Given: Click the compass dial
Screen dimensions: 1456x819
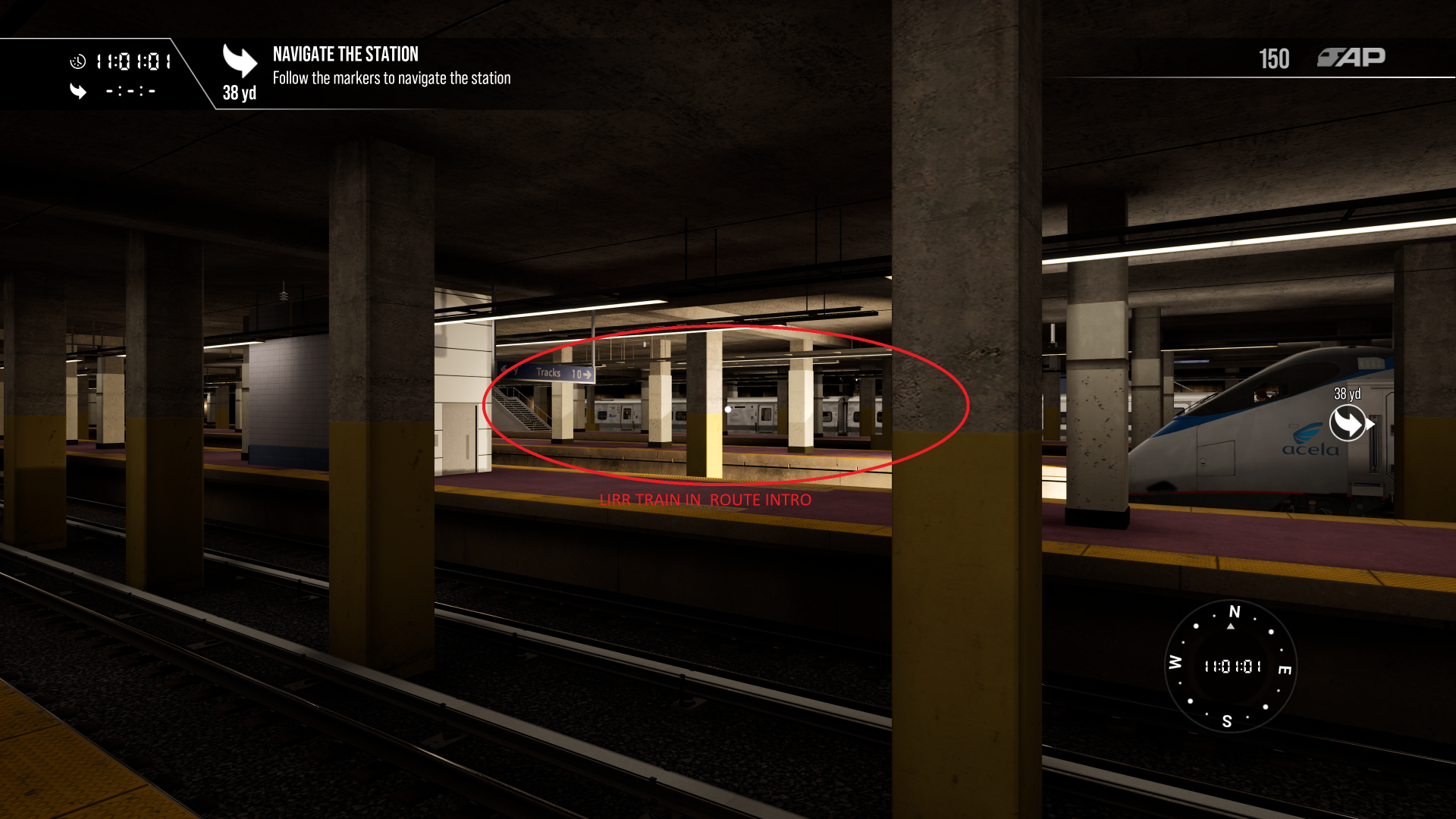Looking at the screenshot, I should point(1230,667).
